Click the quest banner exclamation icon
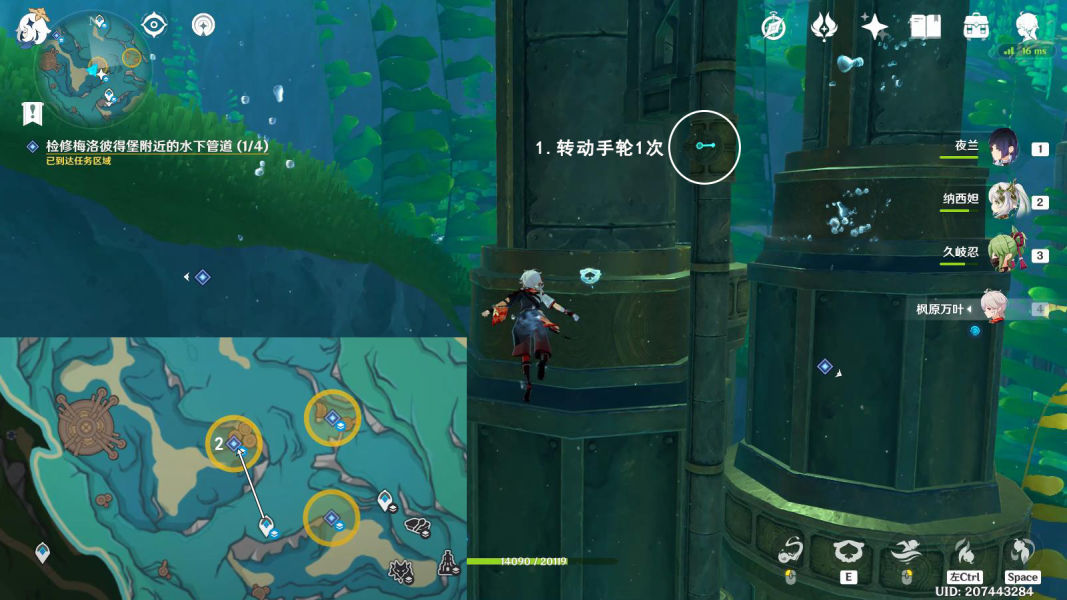 coord(33,113)
